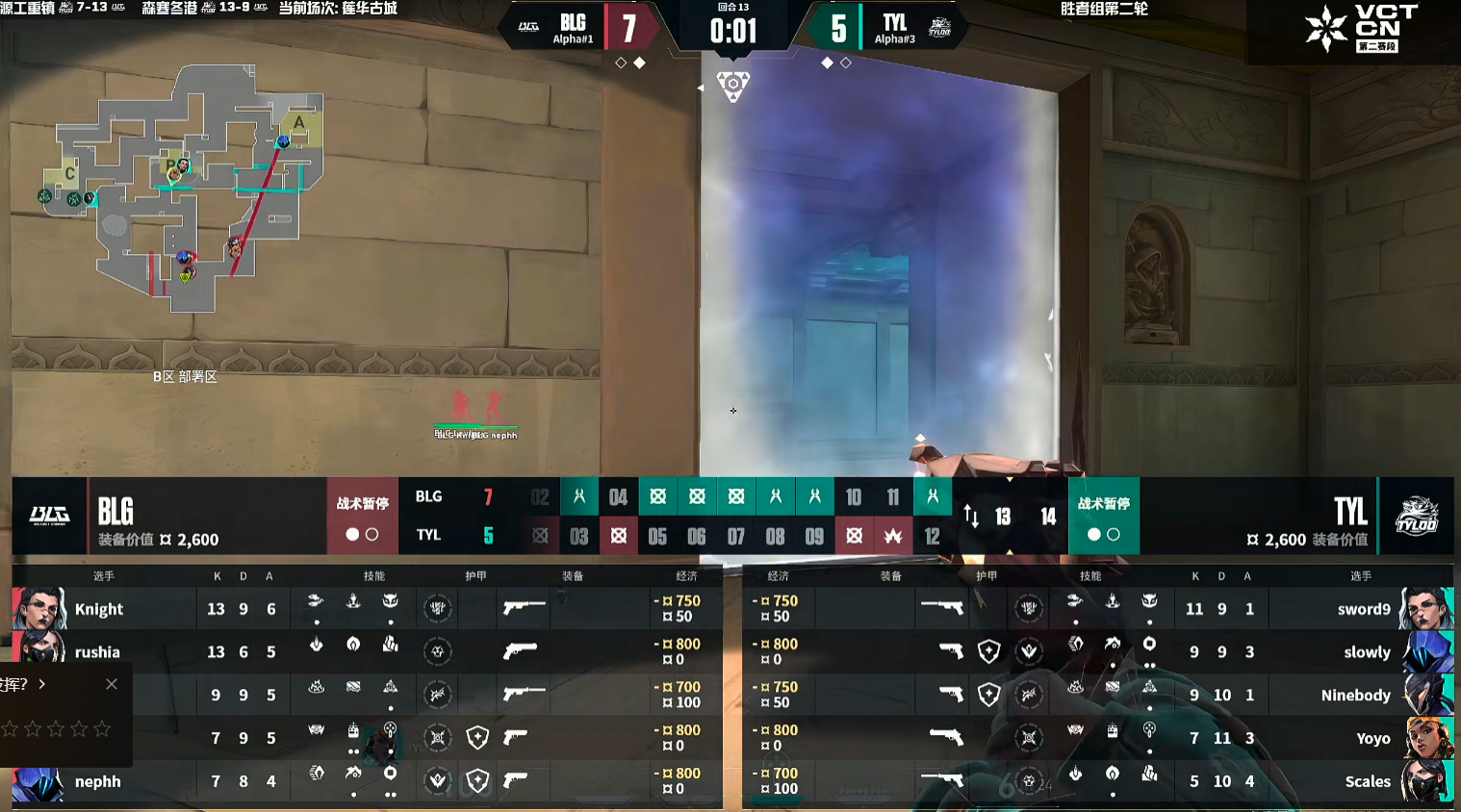Click Knight's agent portrait

(x=39, y=608)
